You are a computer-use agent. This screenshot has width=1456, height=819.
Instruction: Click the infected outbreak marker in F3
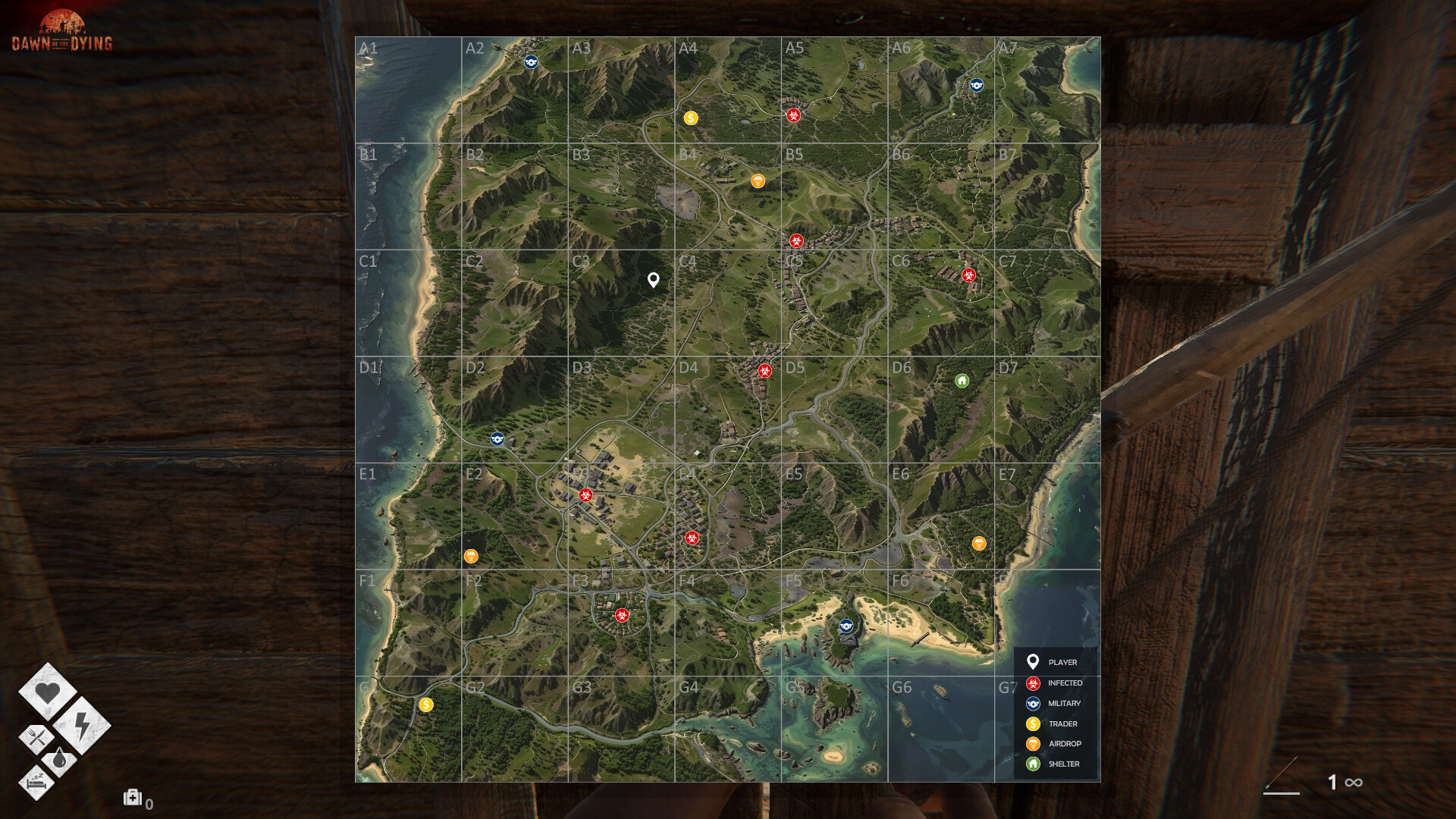point(623,616)
